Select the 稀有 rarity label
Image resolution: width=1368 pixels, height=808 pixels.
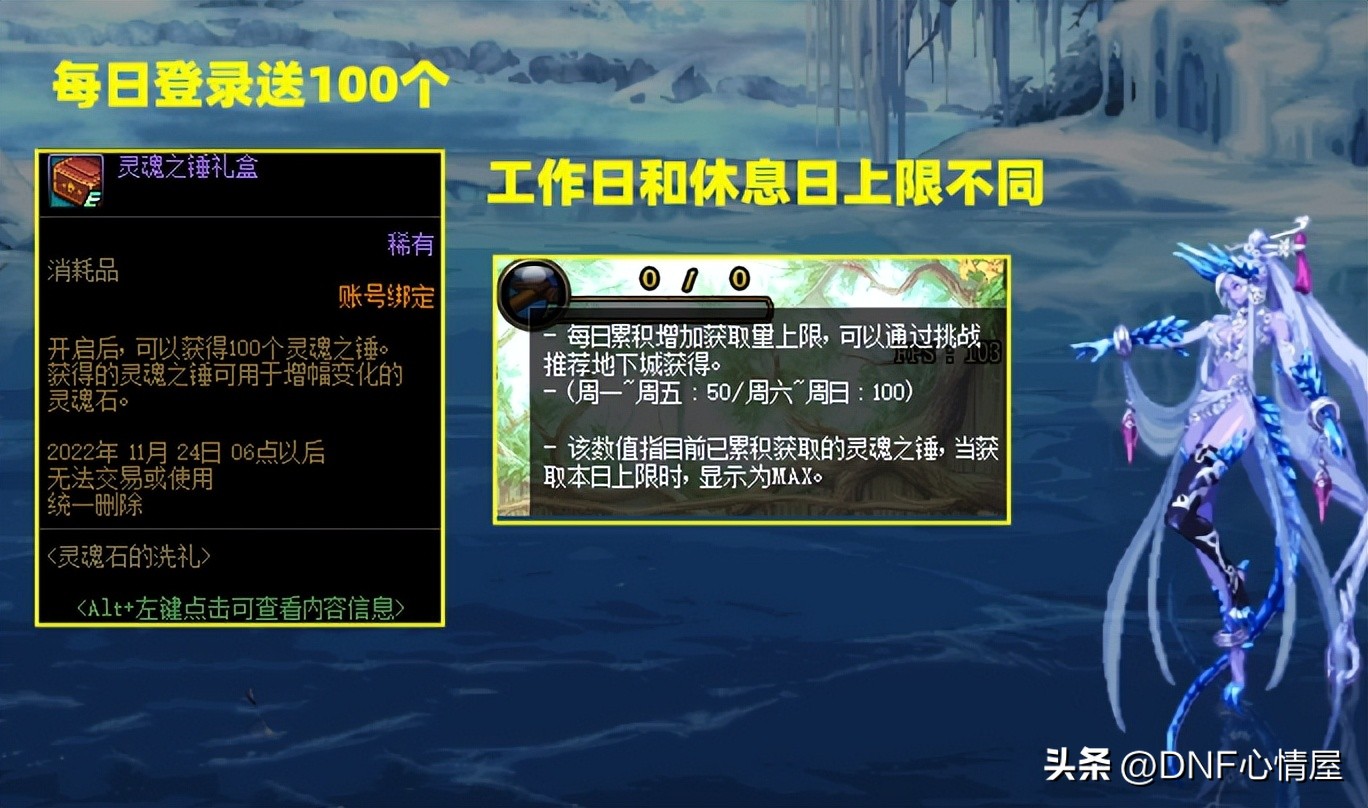[x=411, y=240]
